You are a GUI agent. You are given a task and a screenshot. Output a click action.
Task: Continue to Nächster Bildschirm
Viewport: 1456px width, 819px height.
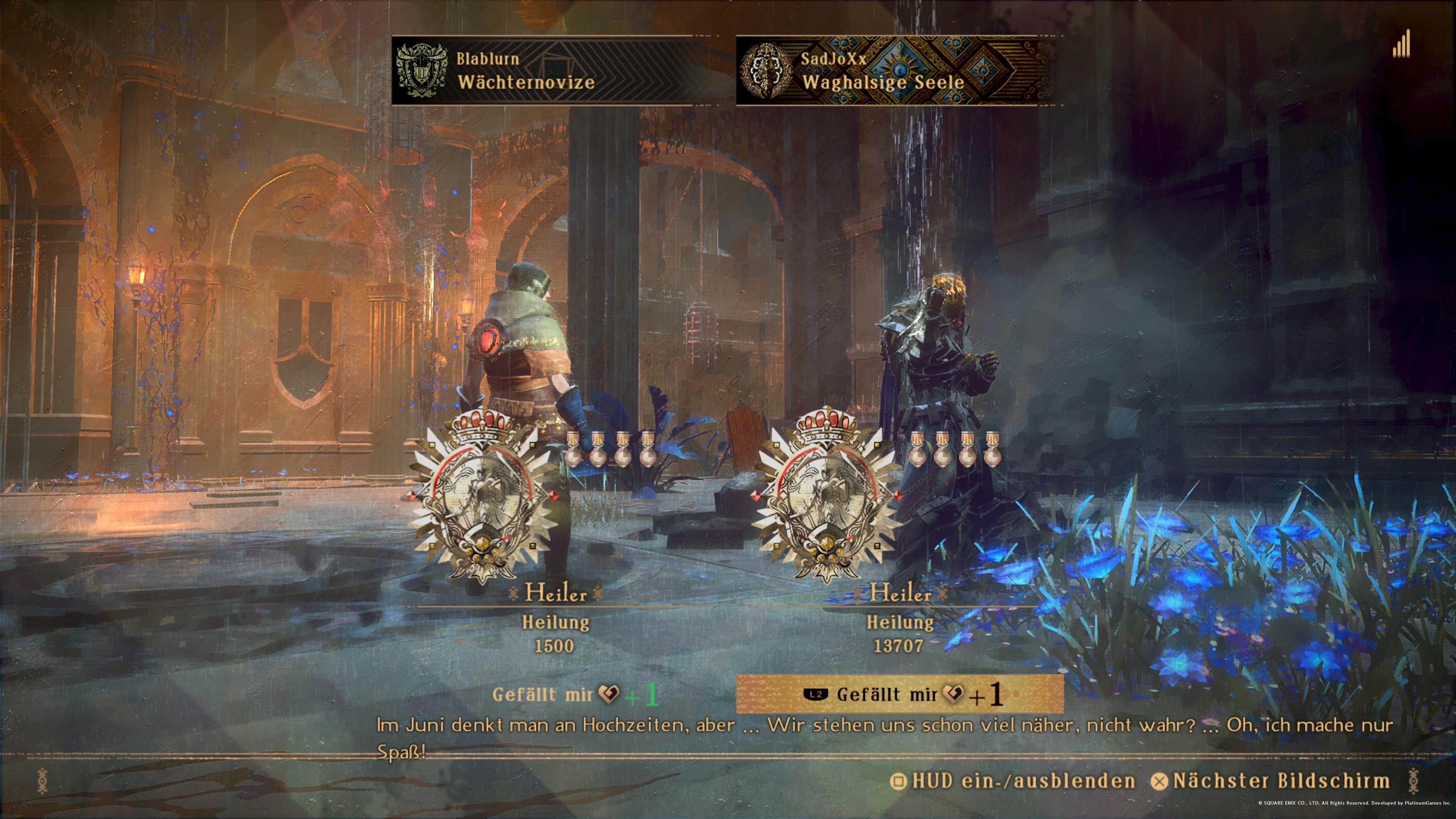click(x=1271, y=781)
